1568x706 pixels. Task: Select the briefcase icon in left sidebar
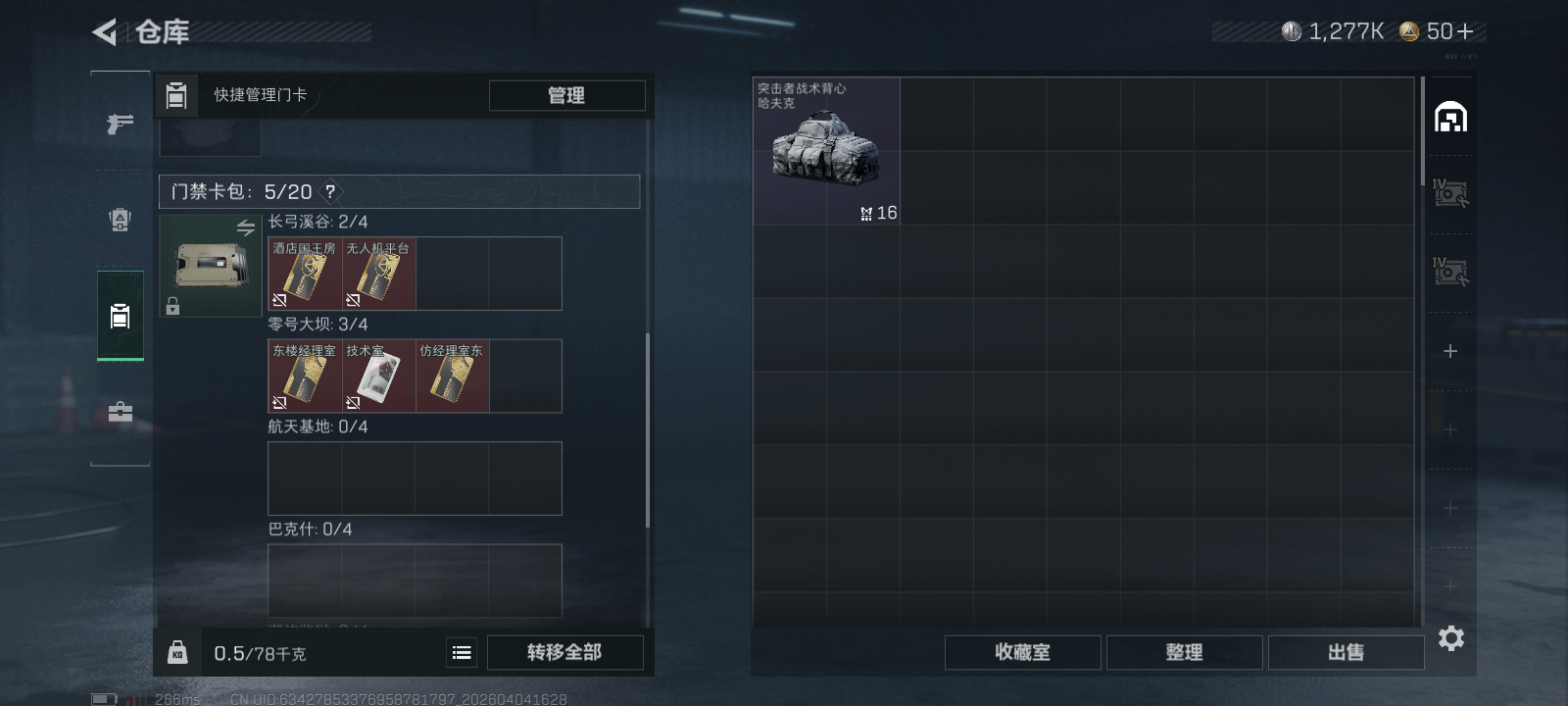coord(120,412)
